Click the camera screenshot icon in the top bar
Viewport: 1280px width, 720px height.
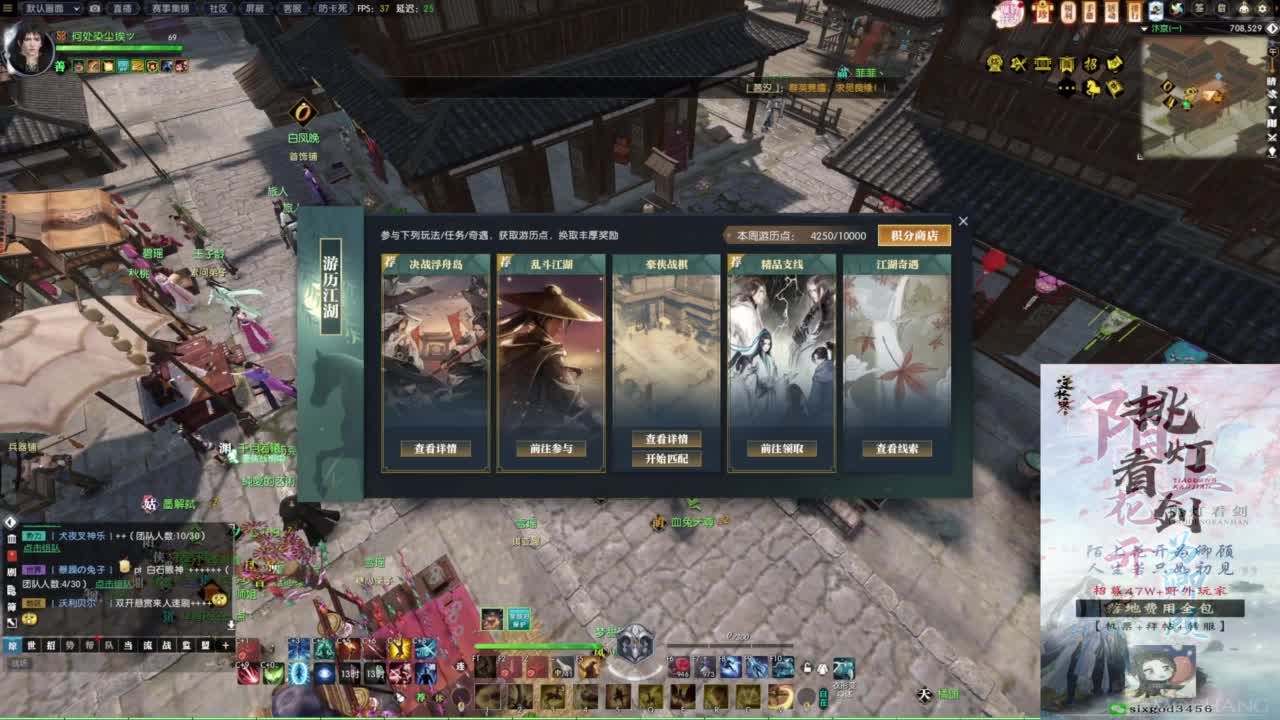(x=94, y=10)
